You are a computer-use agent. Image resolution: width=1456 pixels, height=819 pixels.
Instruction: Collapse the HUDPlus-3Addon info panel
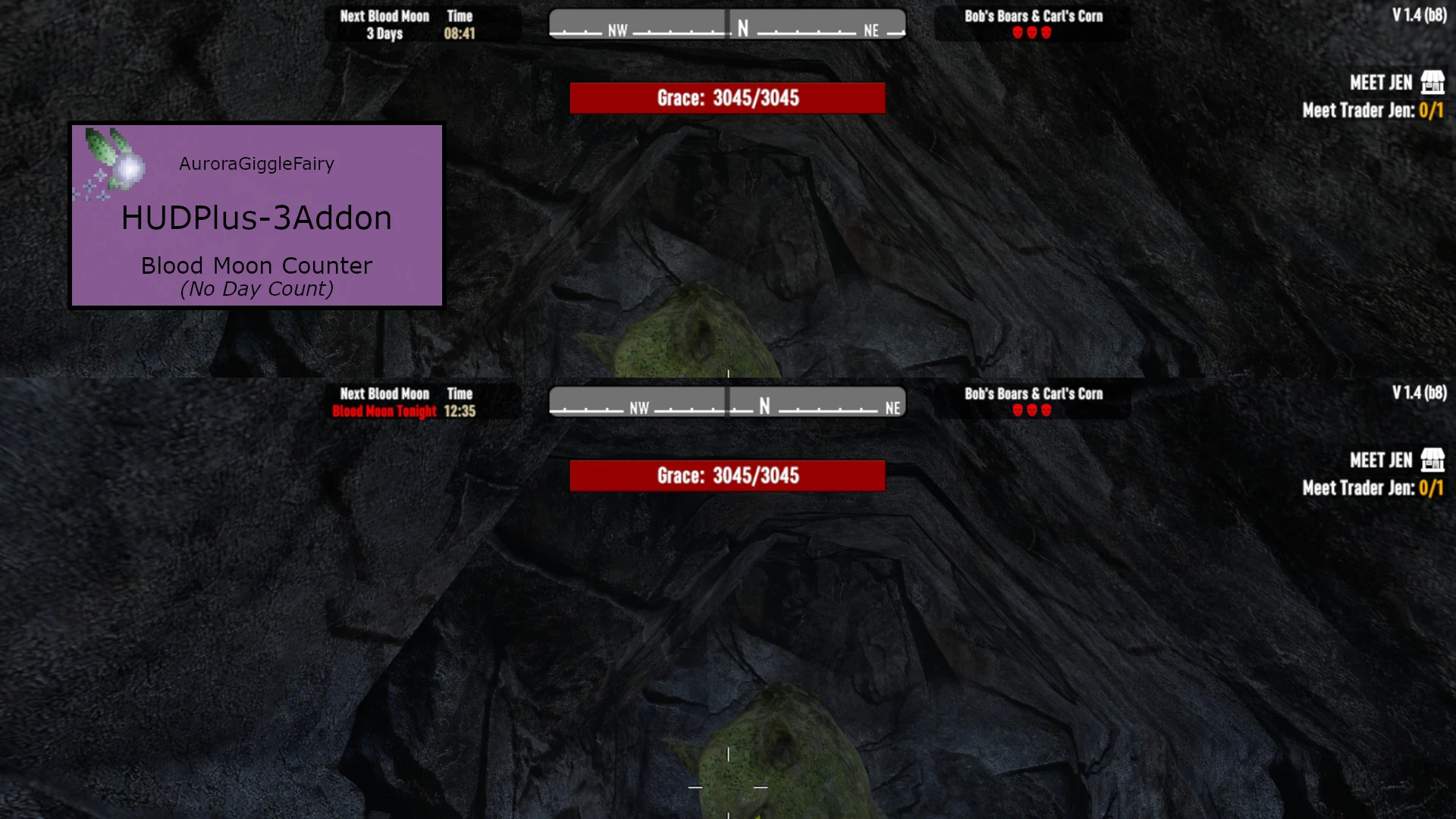(x=256, y=217)
